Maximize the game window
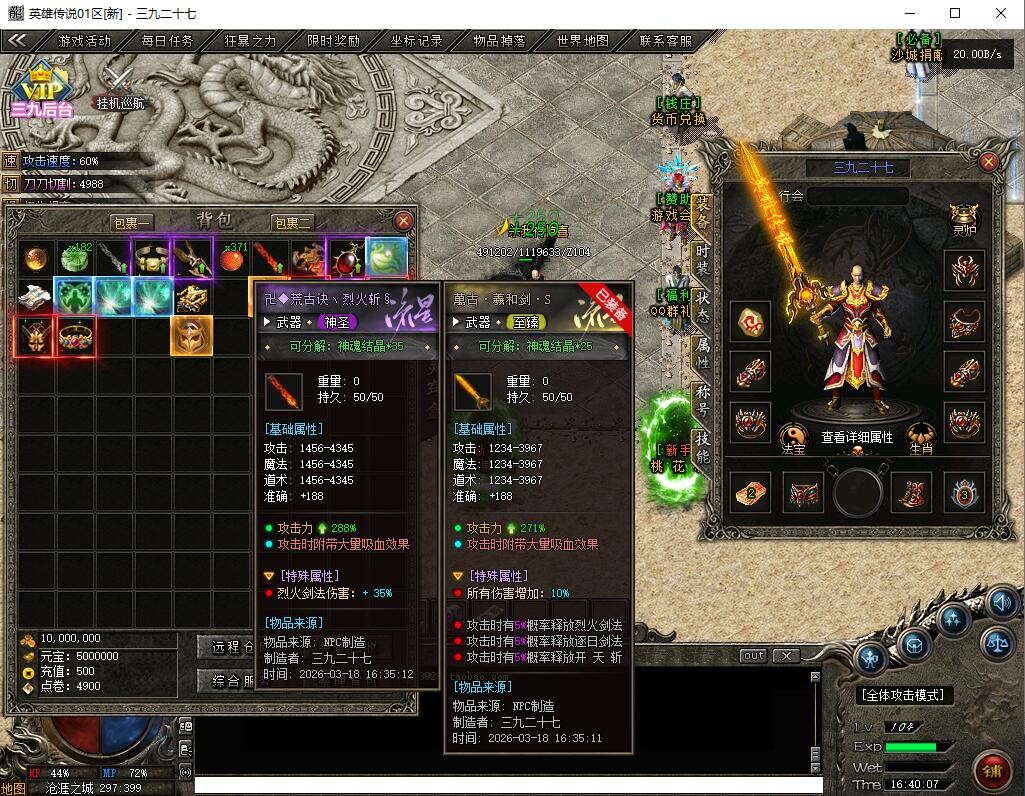 [x=954, y=13]
